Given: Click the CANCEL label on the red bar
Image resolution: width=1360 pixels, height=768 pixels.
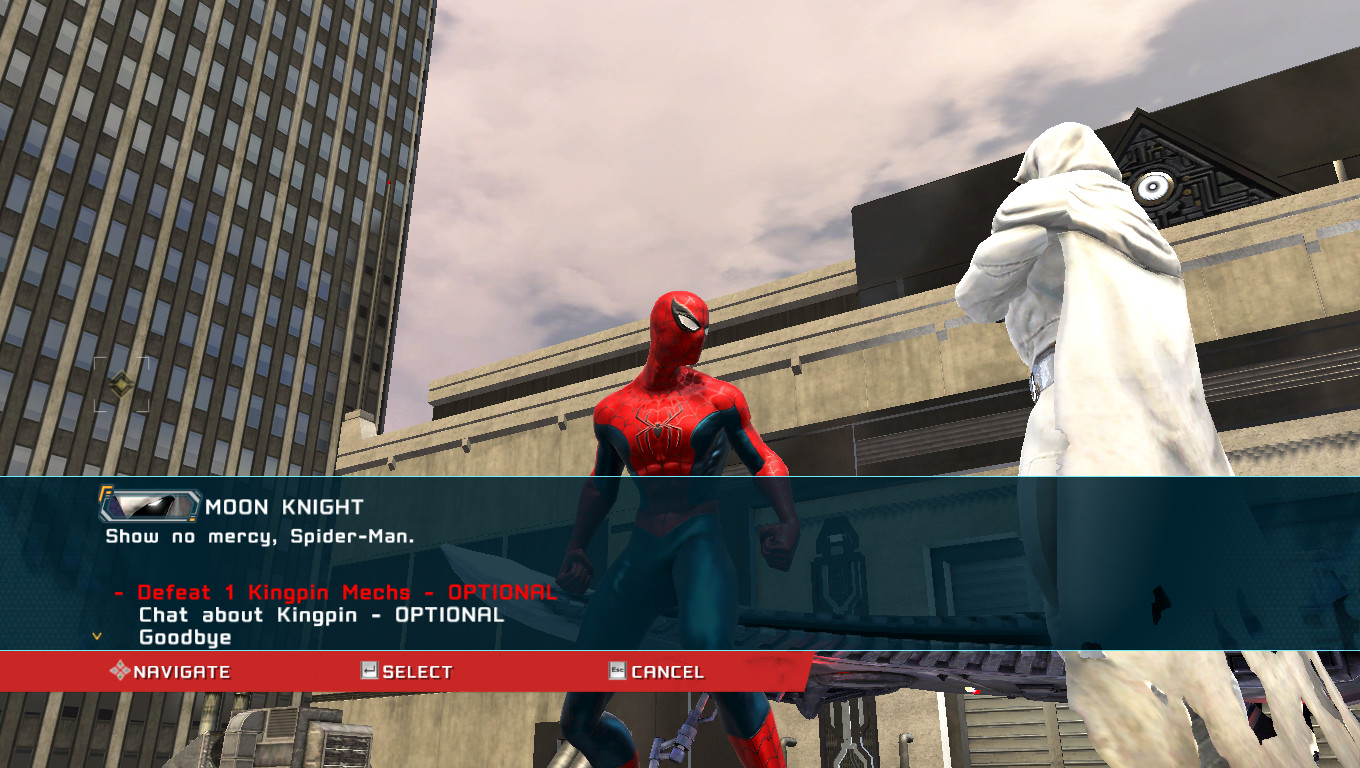Looking at the screenshot, I should (668, 671).
